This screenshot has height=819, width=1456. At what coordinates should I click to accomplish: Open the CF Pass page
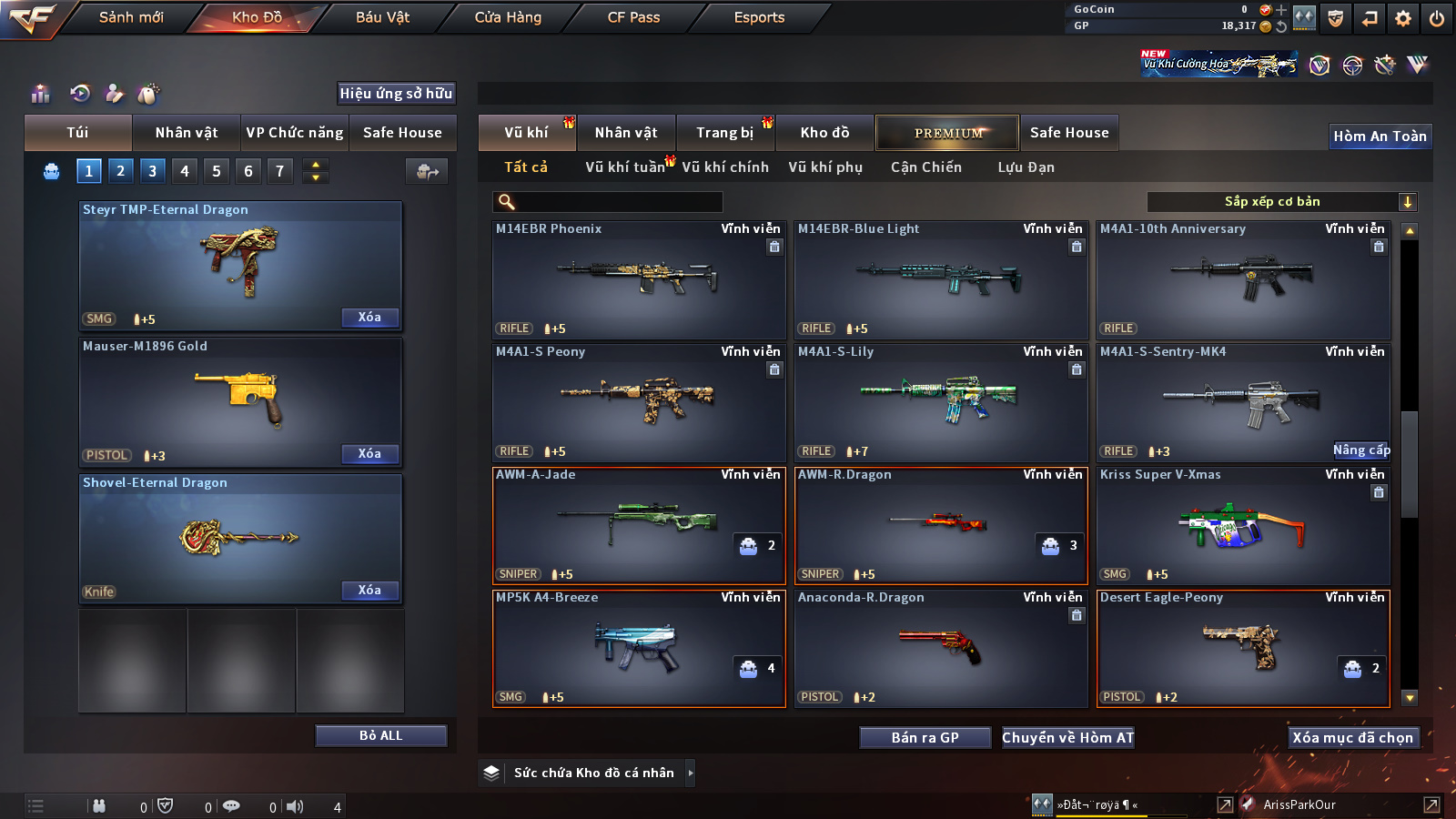(x=633, y=17)
